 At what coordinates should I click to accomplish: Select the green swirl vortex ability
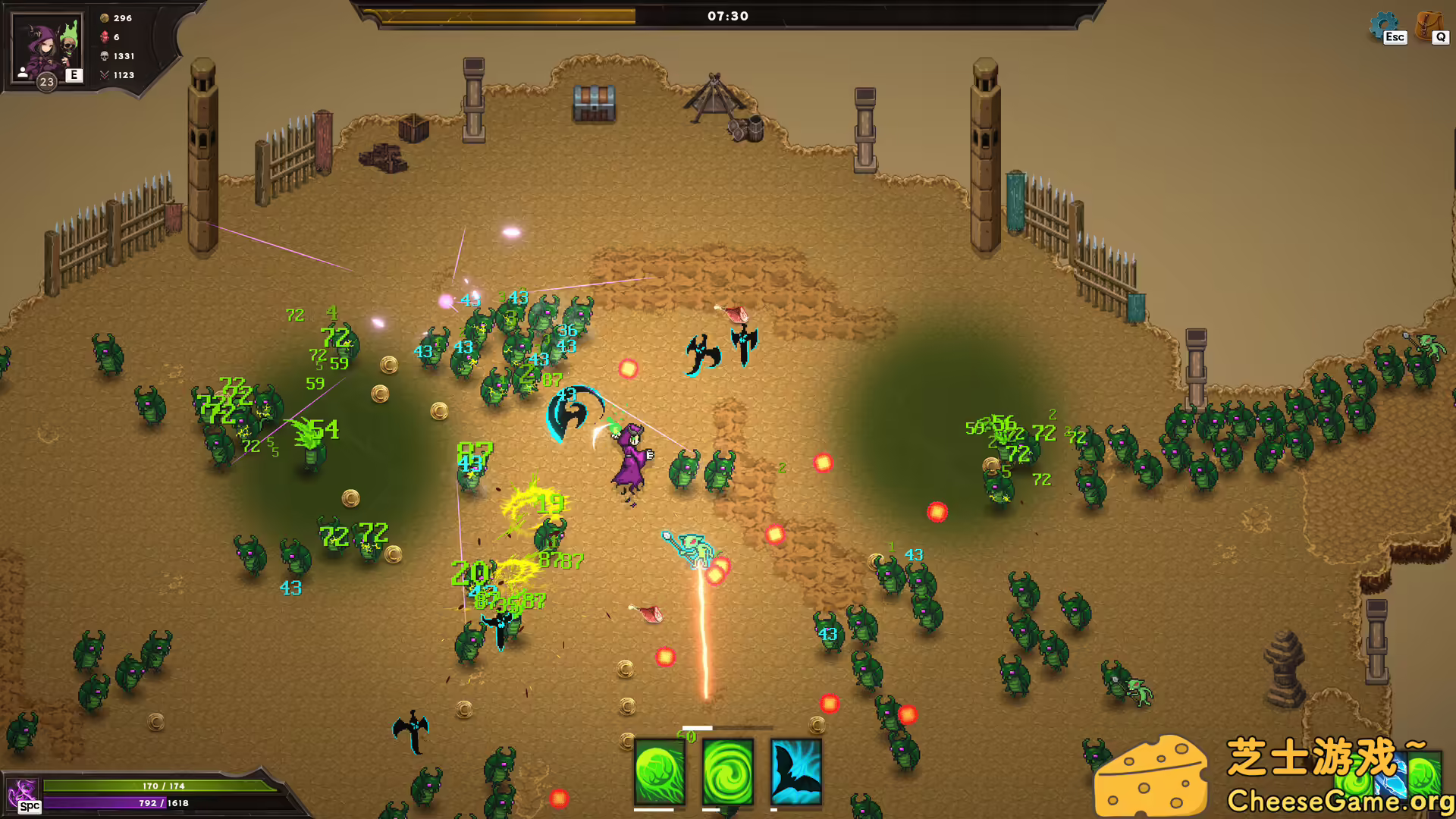coord(728,772)
